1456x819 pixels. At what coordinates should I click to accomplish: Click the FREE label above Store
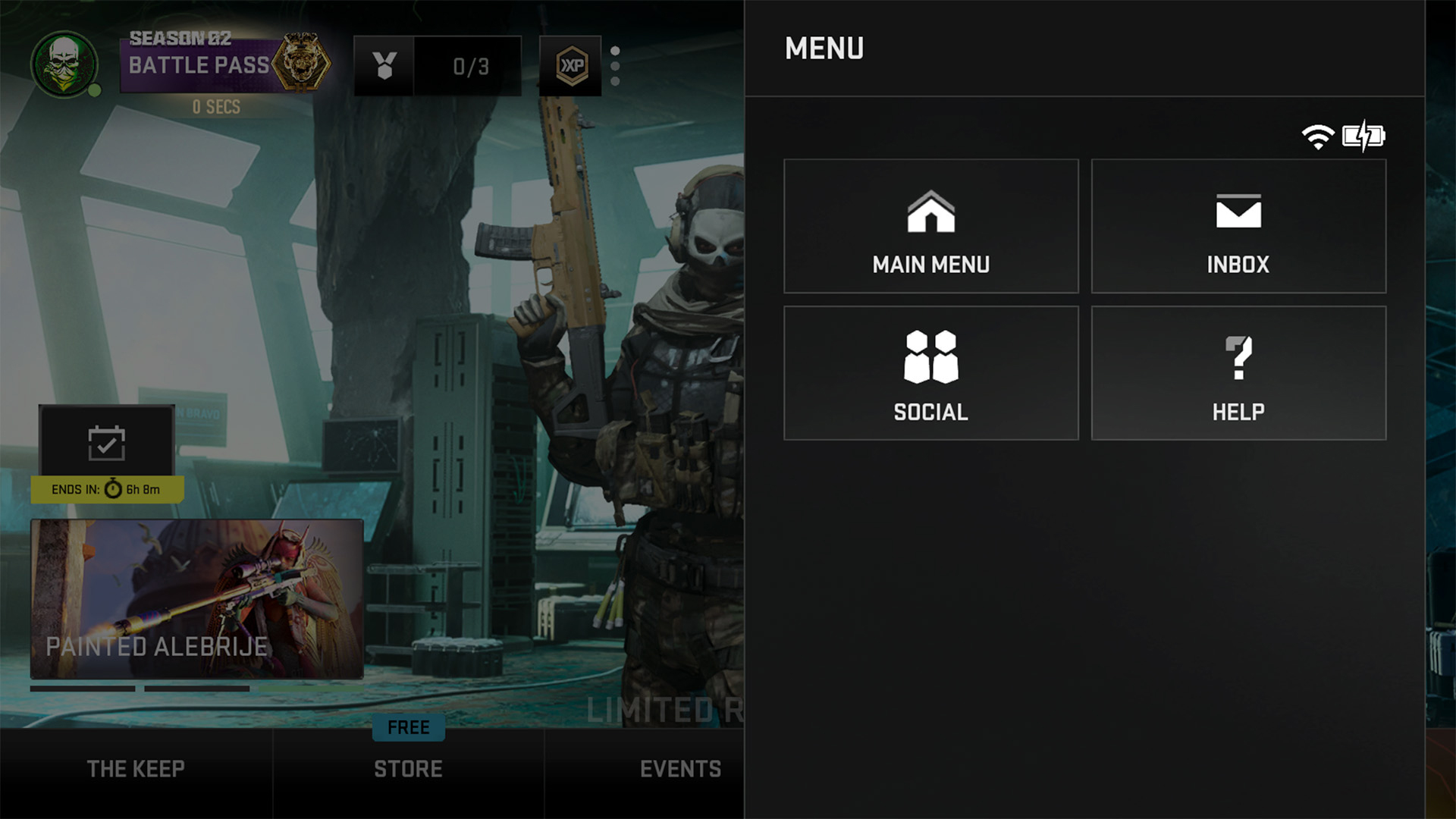tap(408, 727)
